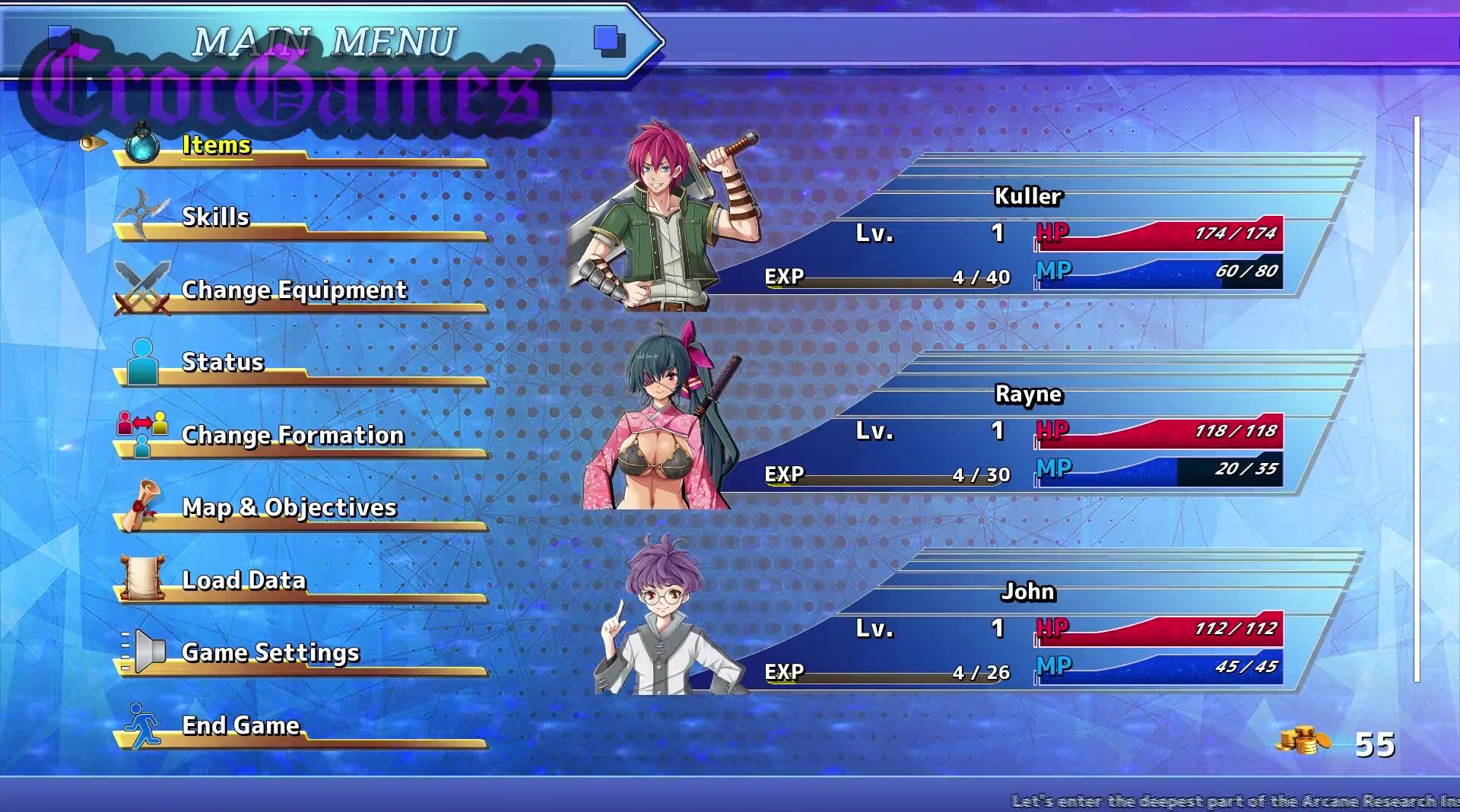The image size is (1460, 812).
Task: Choose Load Data entry
Action: pos(244,580)
